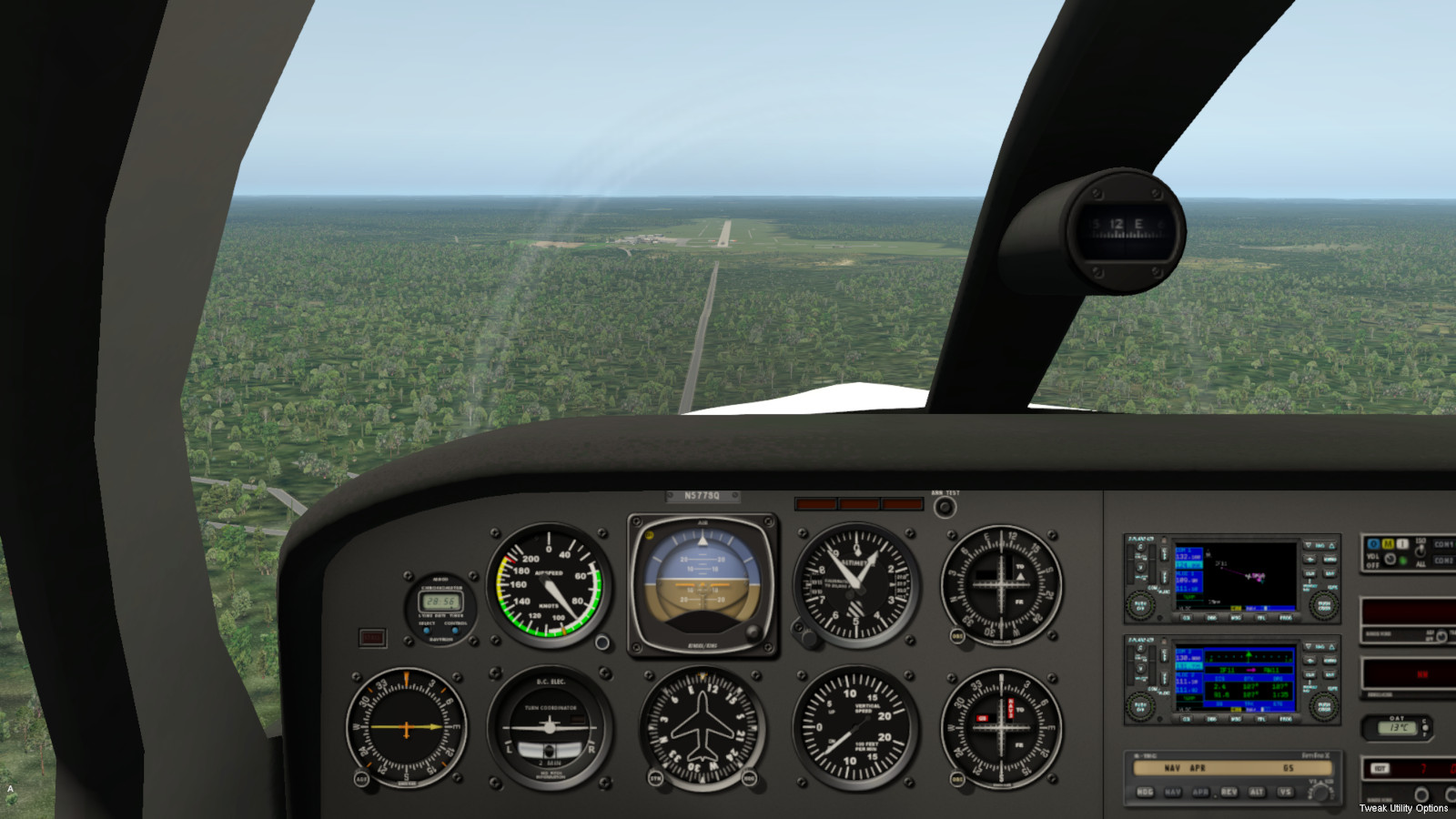This screenshot has height=819, width=1456.
Task: Hit the transponder IDT button
Action: point(1380,769)
